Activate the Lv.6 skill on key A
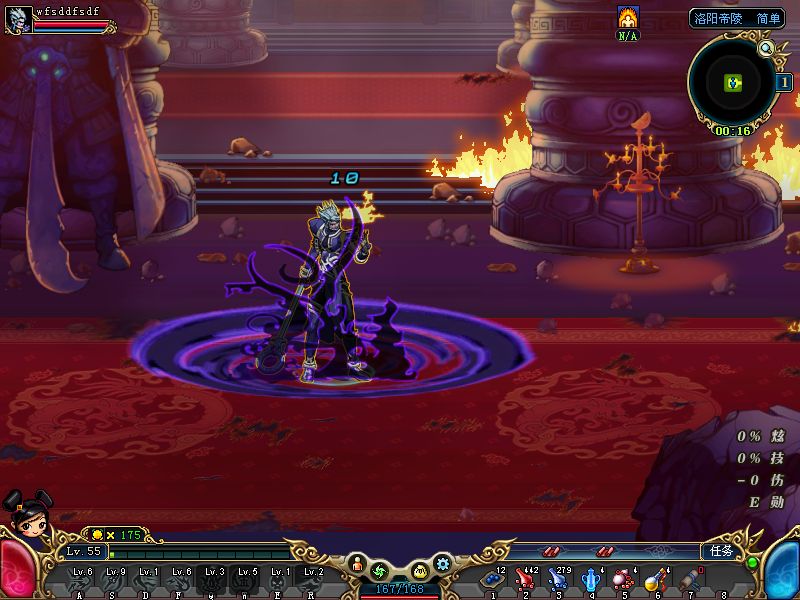Viewport: 800px width, 600px height. tap(81, 581)
